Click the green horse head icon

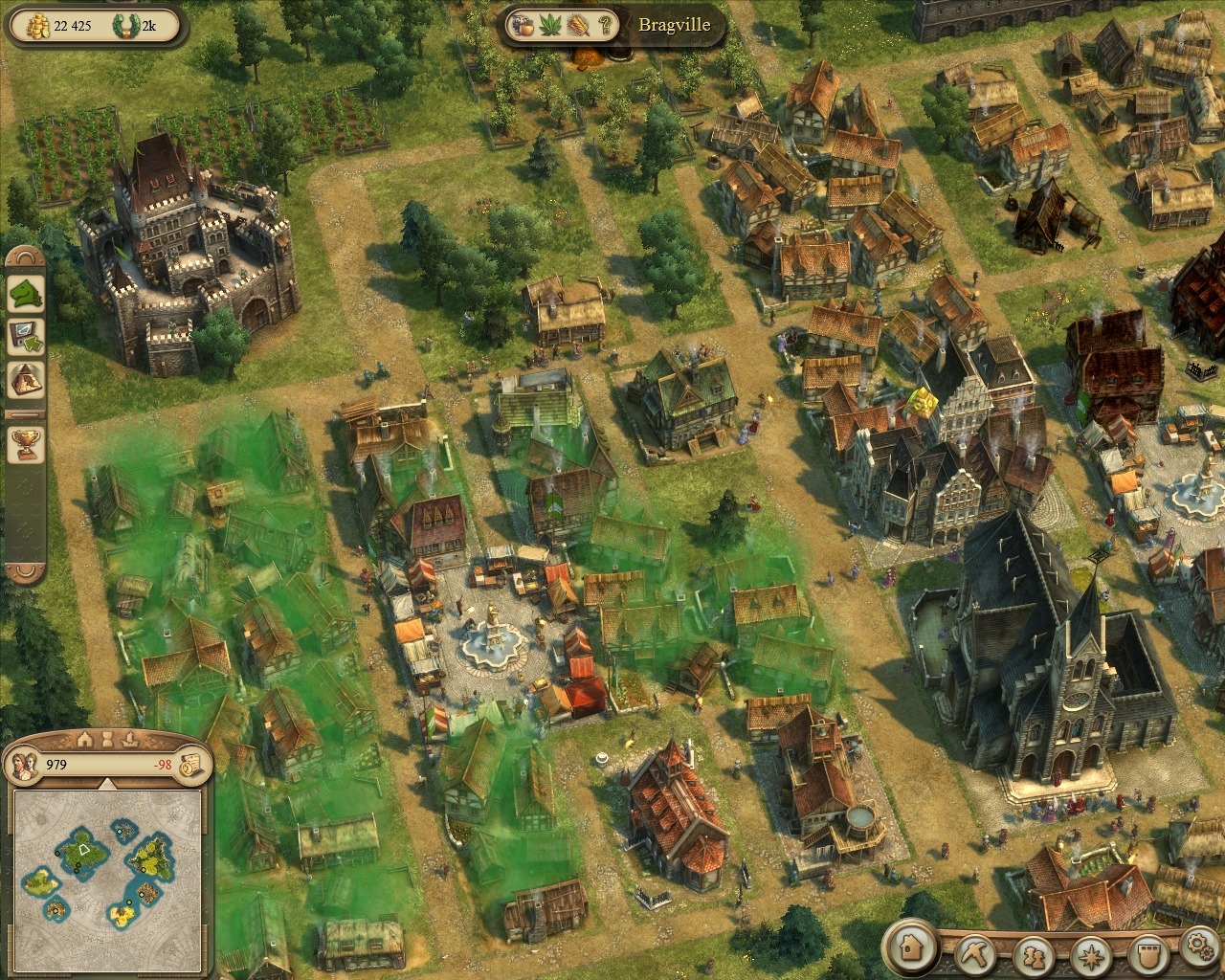coord(26,293)
